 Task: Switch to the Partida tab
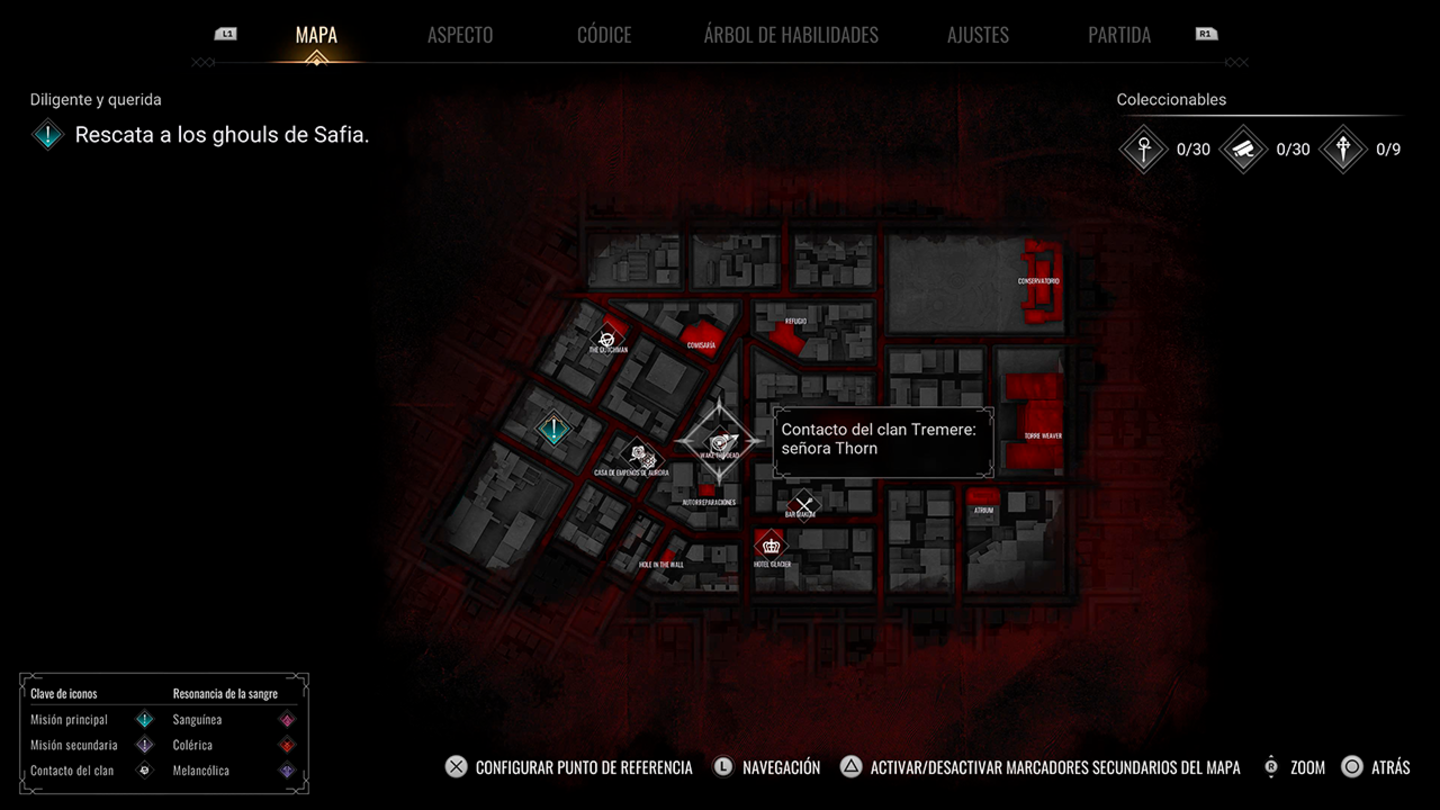coord(1119,35)
